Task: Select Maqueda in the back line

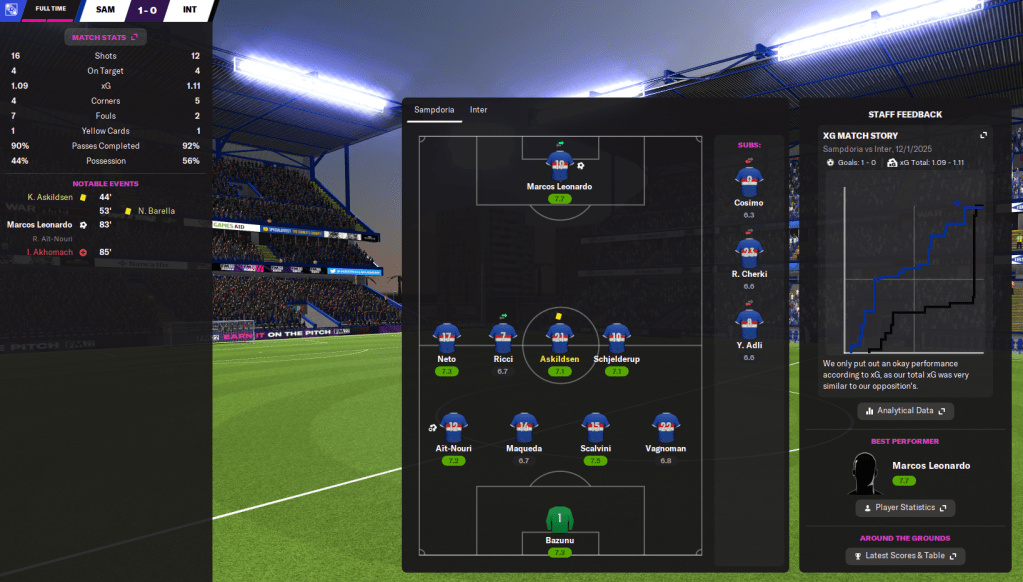Action: point(524,426)
